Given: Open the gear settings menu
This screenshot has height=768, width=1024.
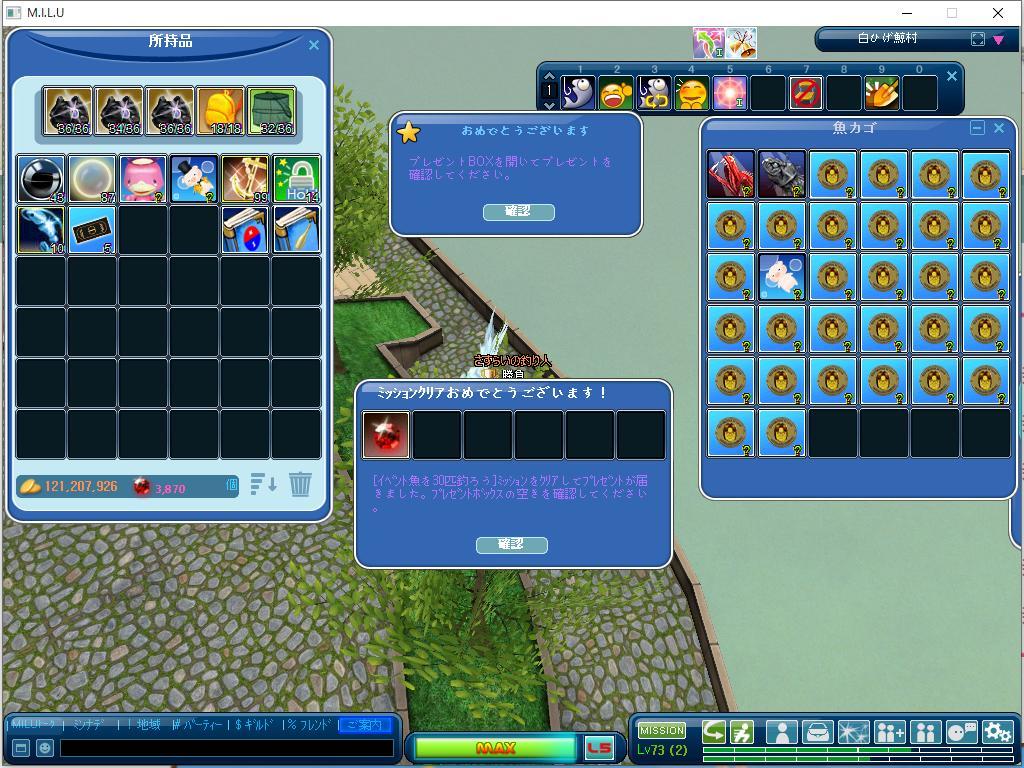Looking at the screenshot, I should (997, 732).
